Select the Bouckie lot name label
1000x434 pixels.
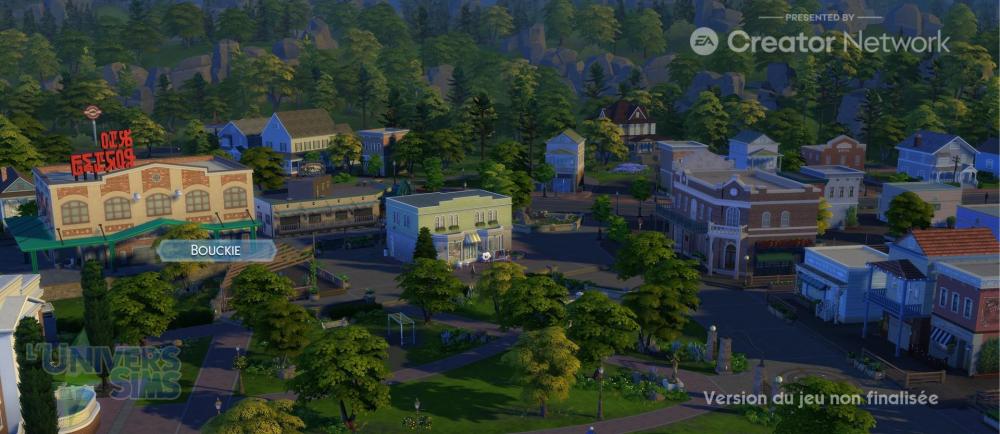pyautogui.click(x=216, y=250)
